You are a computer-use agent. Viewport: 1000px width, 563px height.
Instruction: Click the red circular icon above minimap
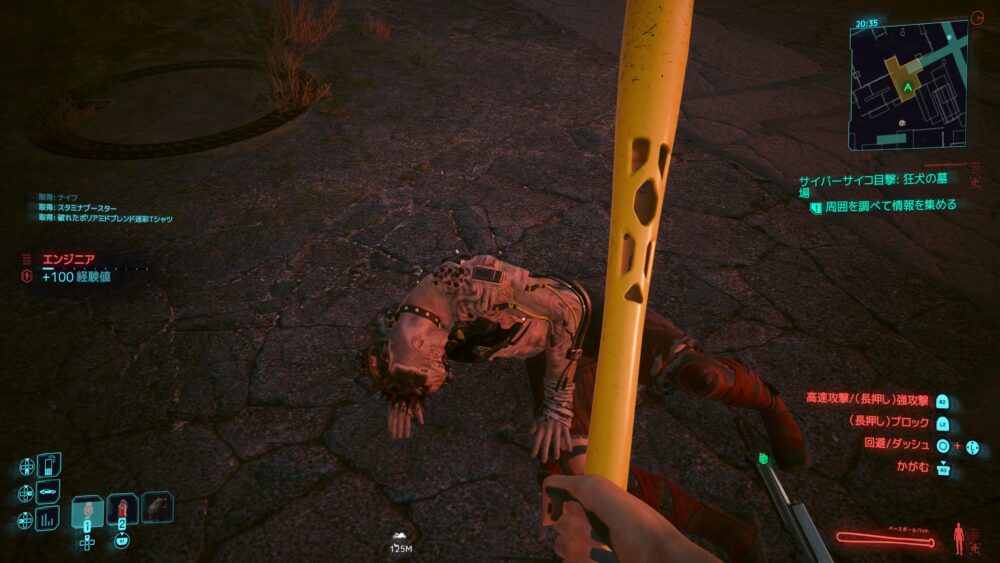[x=976, y=17]
